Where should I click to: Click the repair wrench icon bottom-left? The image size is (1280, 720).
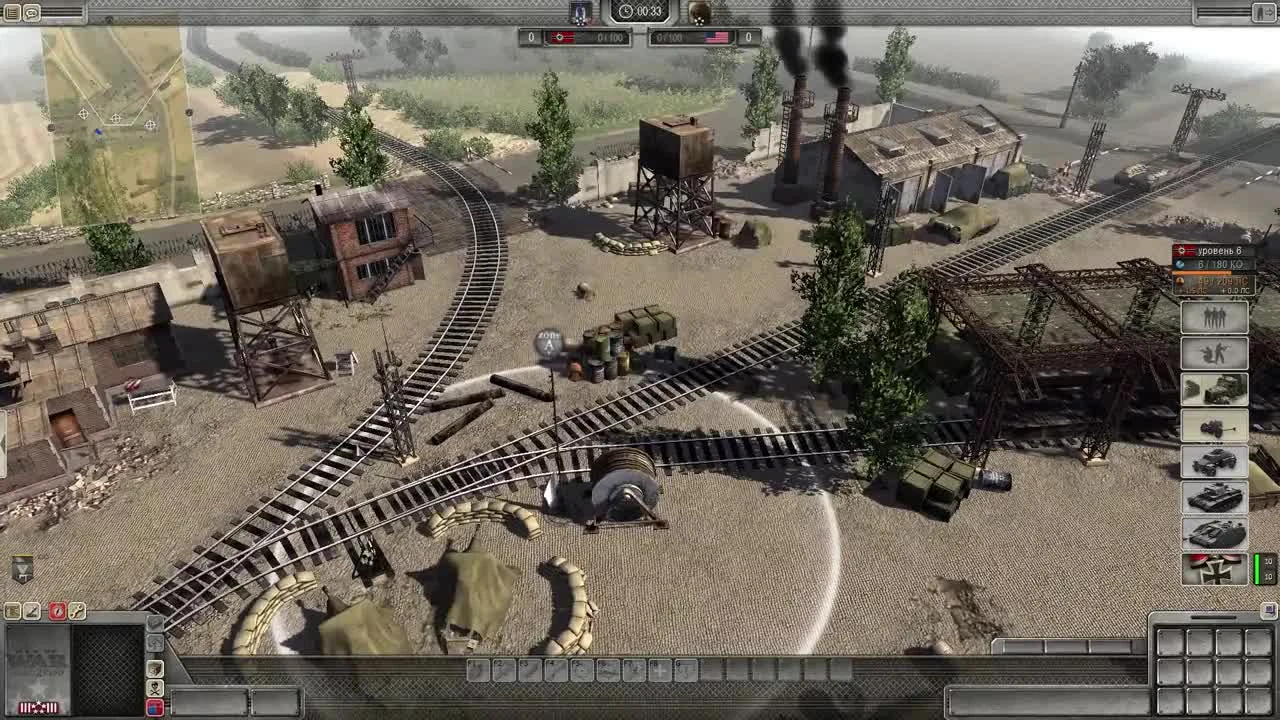(77, 612)
